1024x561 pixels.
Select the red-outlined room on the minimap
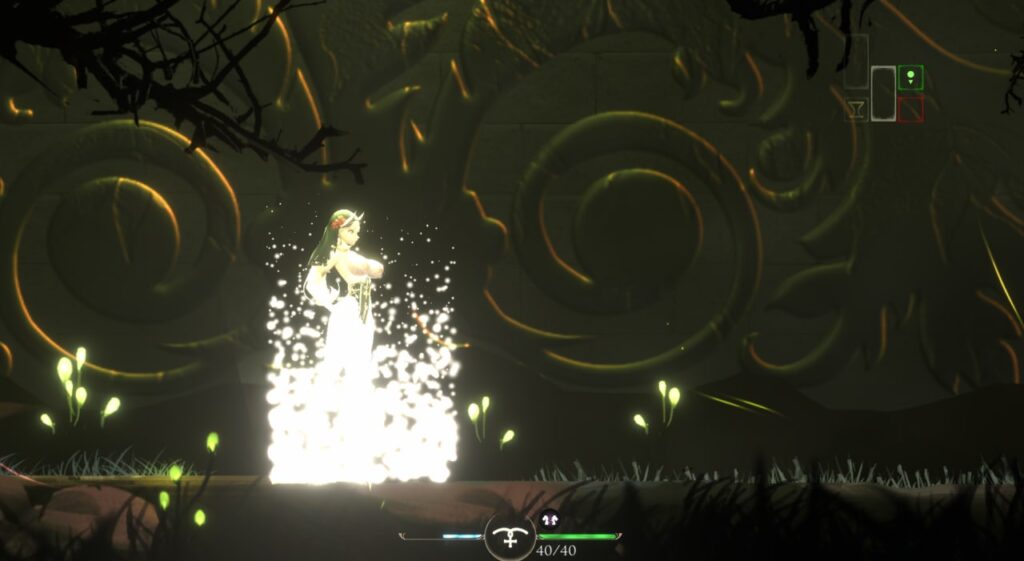click(910, 110)
